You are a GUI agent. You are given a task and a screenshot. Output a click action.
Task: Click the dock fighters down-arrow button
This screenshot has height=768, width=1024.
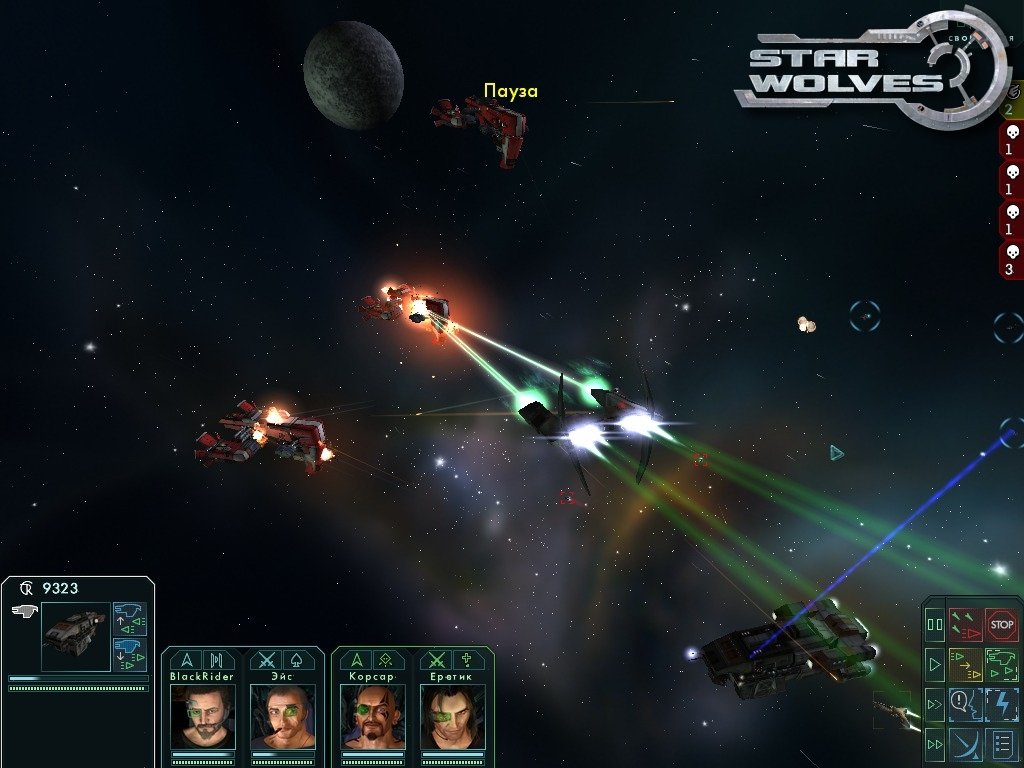pos(130,653)
